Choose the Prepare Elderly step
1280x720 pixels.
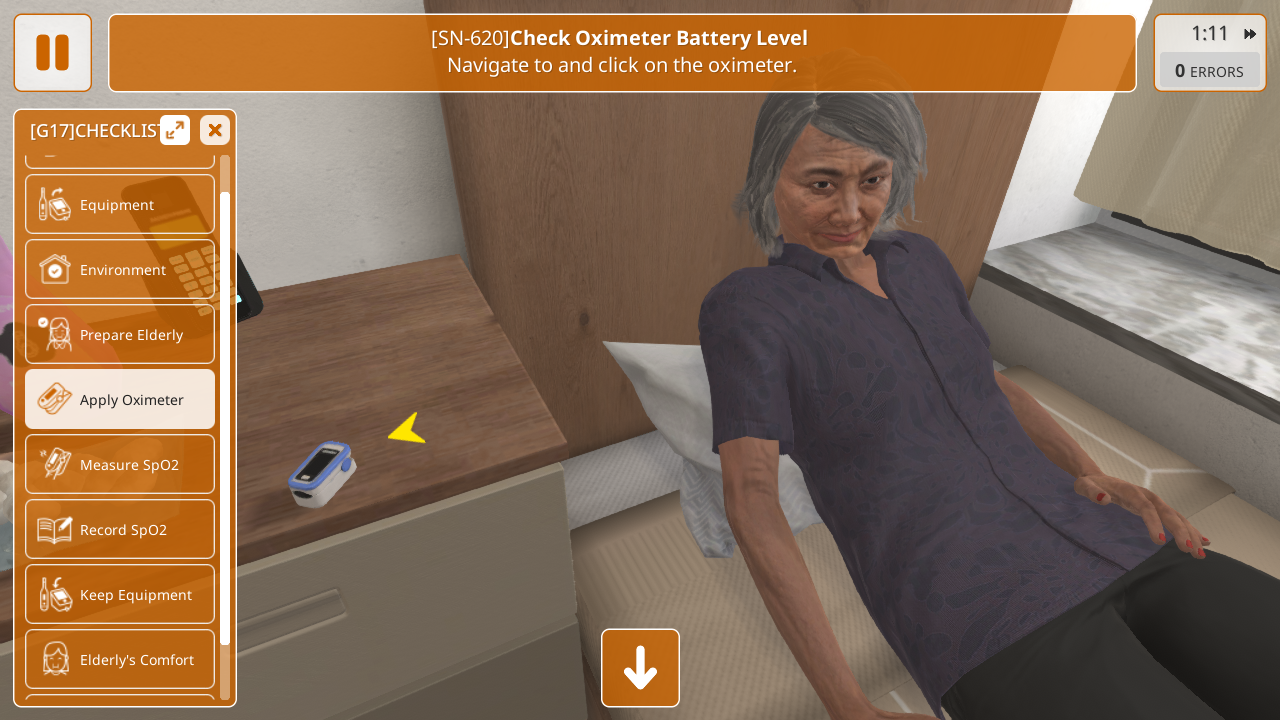(120, 335)
